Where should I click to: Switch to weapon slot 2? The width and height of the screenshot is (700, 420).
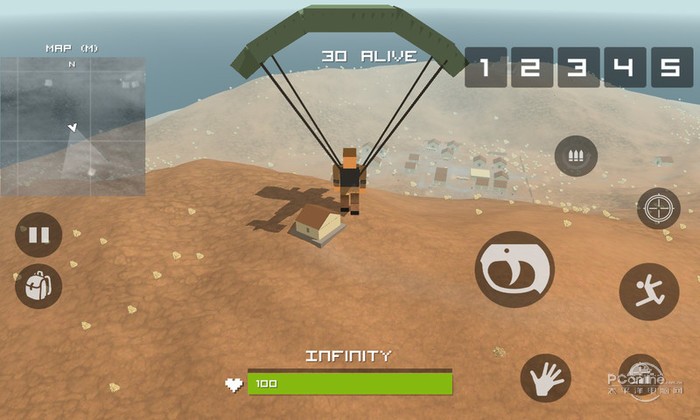point(531,68)
